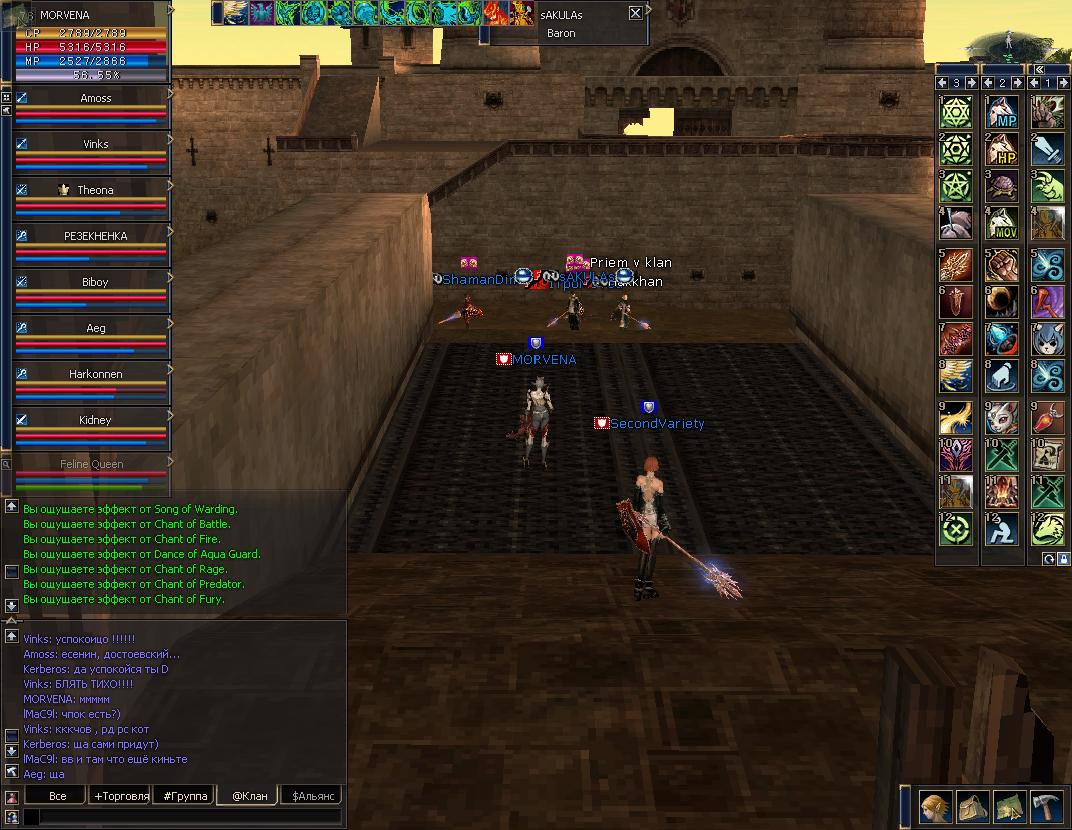Viewport: 1072px width, 830px height.
Task: Choose Kidney in the party list
Action: click(95, 420)
